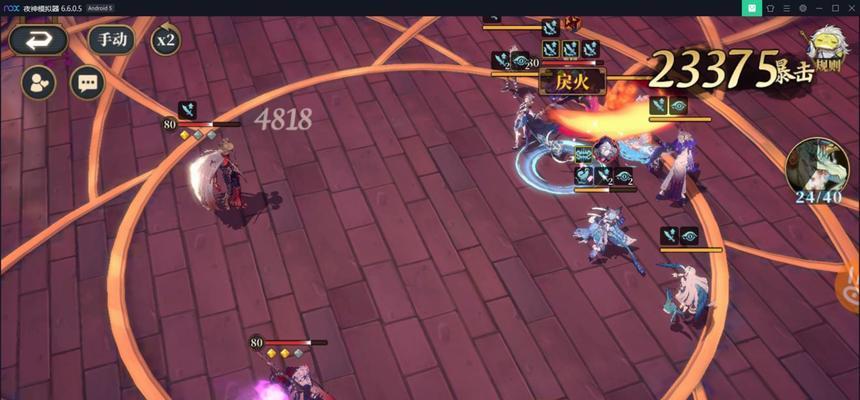The image size is (860, 400).
Task: Open Nox emulator settings gear
Action: (802, 8)
